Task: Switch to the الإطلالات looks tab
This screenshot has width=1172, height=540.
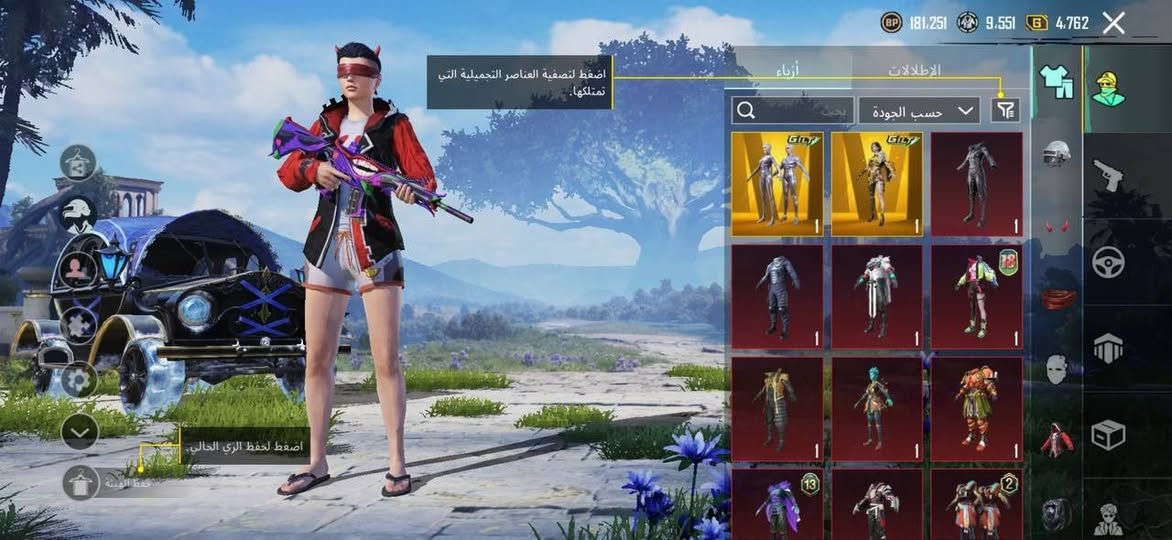Action: pyautogui.click(x=914, y=70)
